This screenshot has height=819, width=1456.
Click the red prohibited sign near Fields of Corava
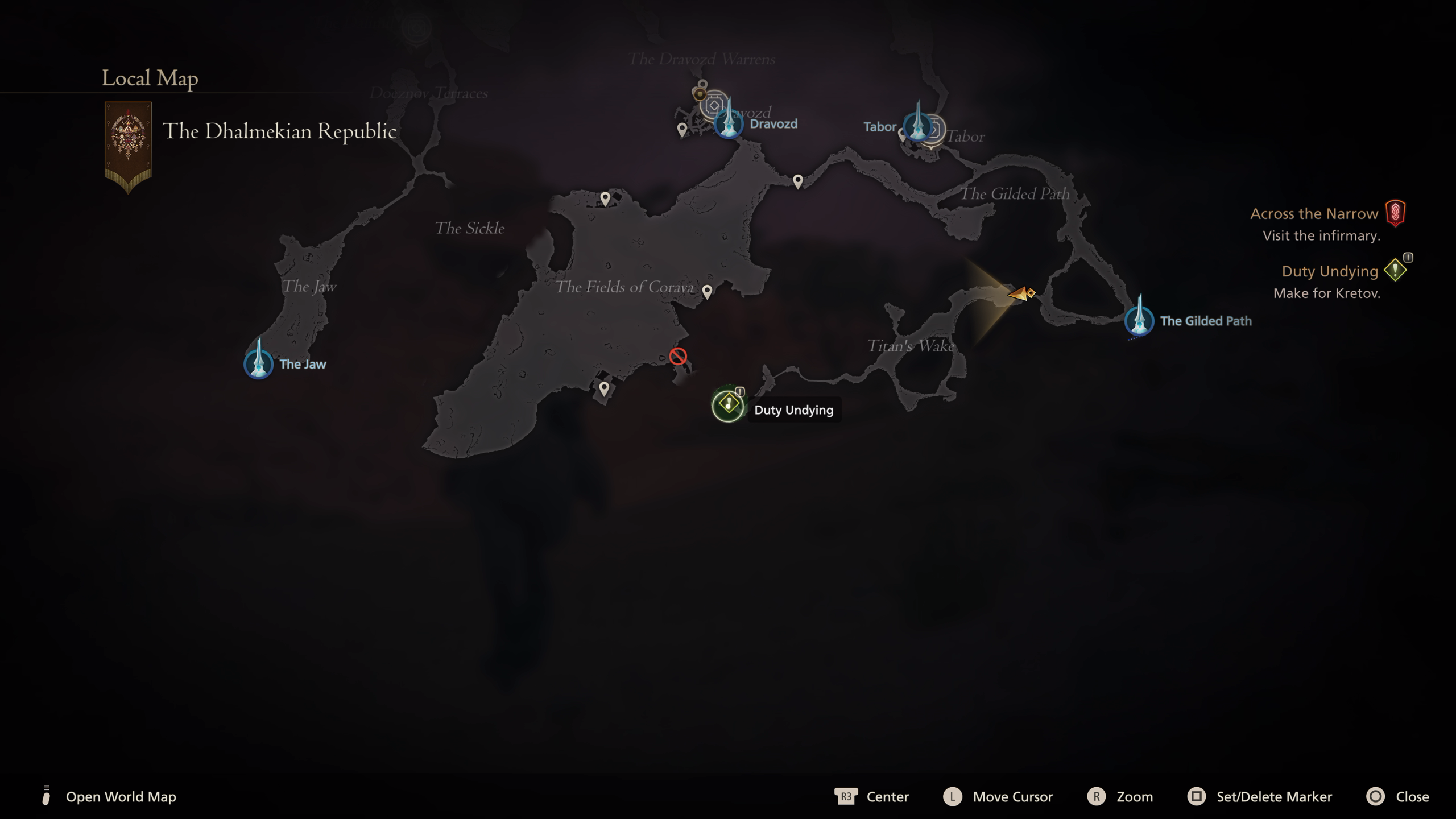(677, 357)
